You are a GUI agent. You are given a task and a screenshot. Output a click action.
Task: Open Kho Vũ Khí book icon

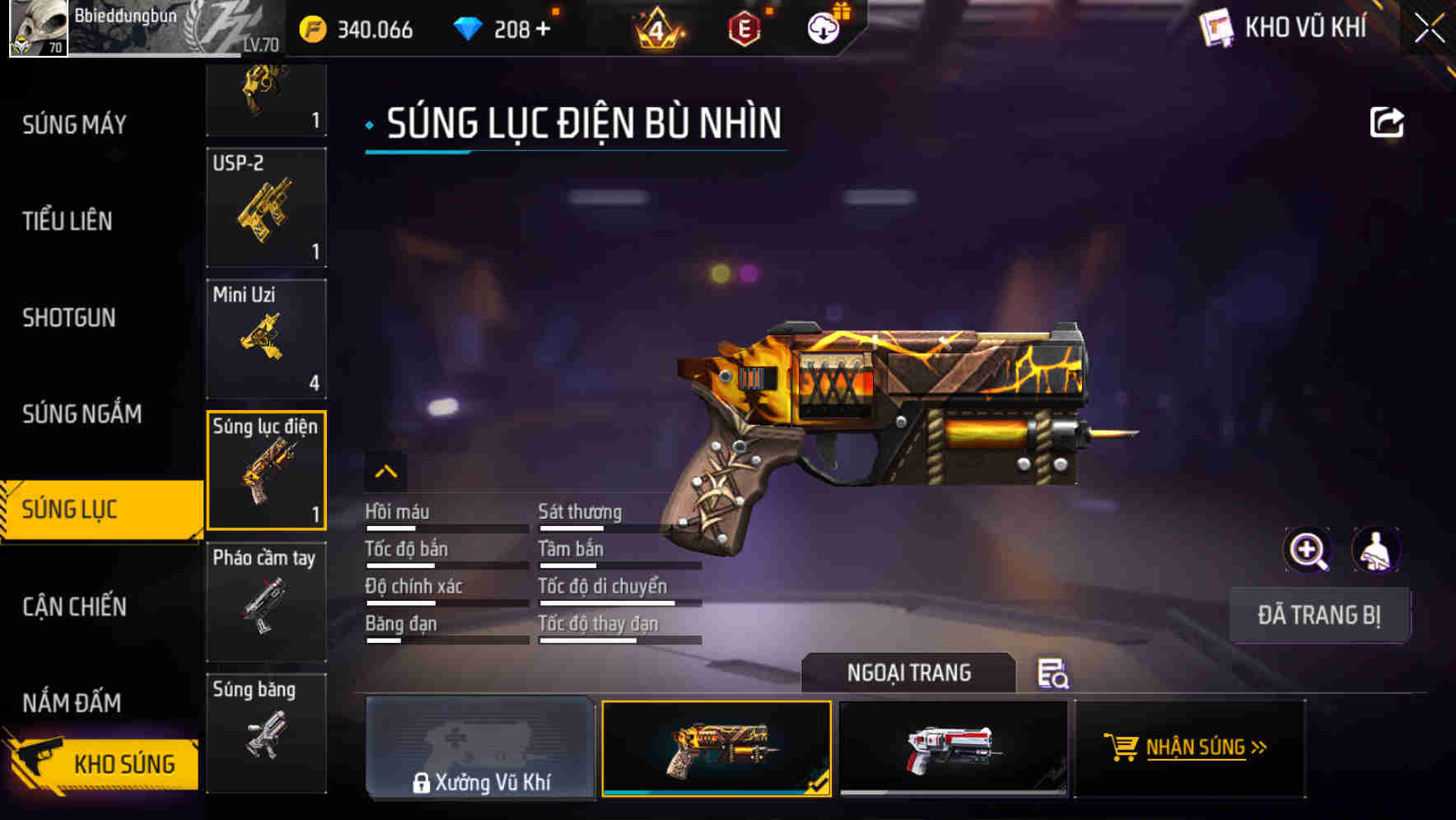[x=1217, y=26]
